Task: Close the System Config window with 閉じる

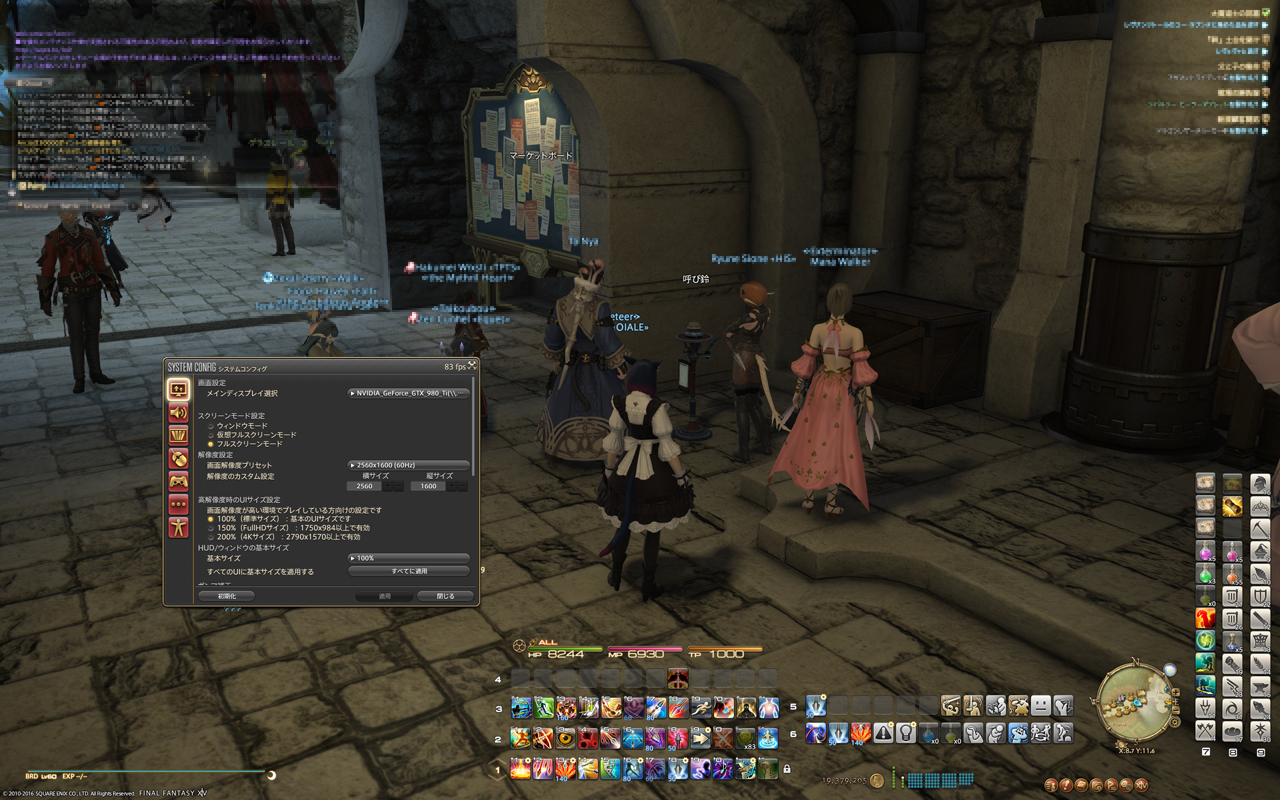Action: point(445,596)
